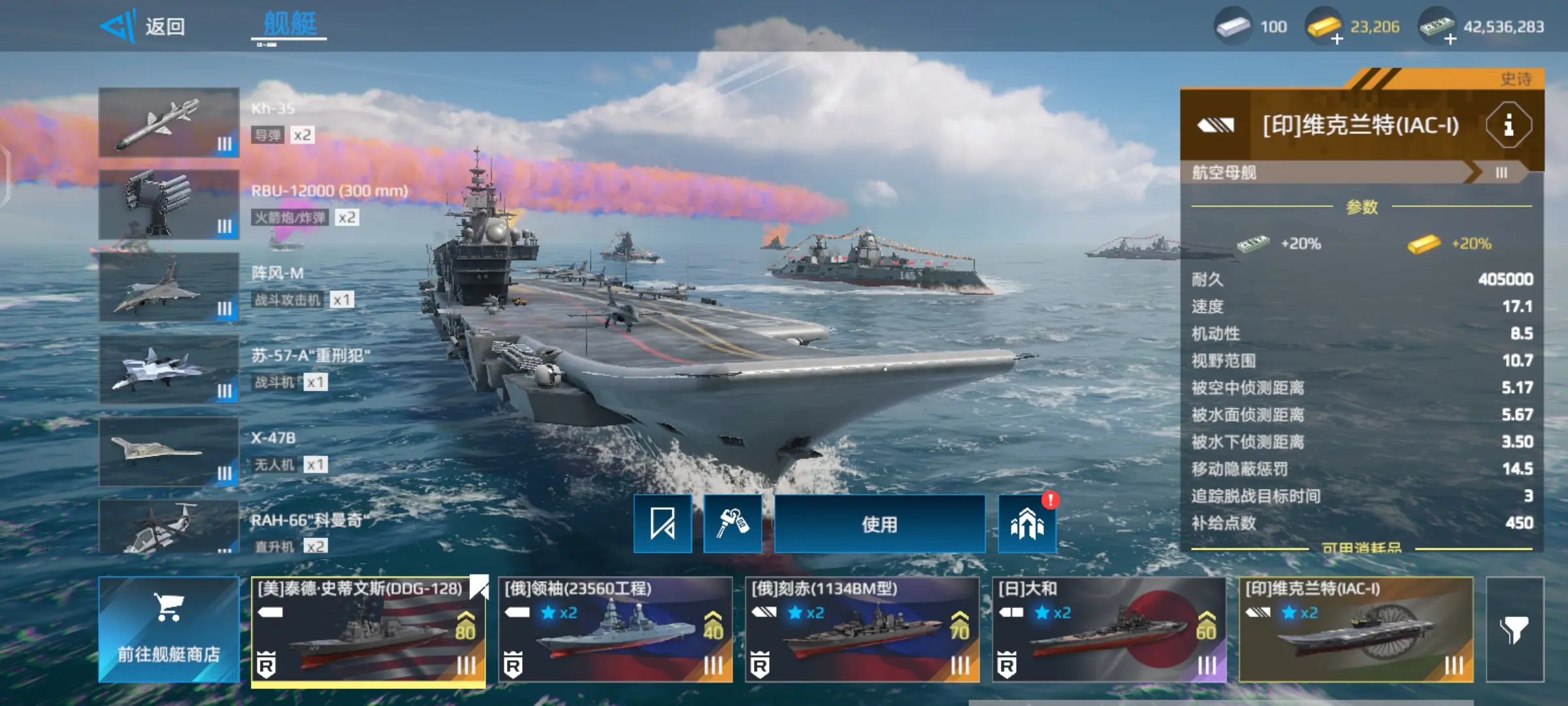Select the Kh-35 missile slot
This screenshot has width=1568, height=706.
point(169,123)
